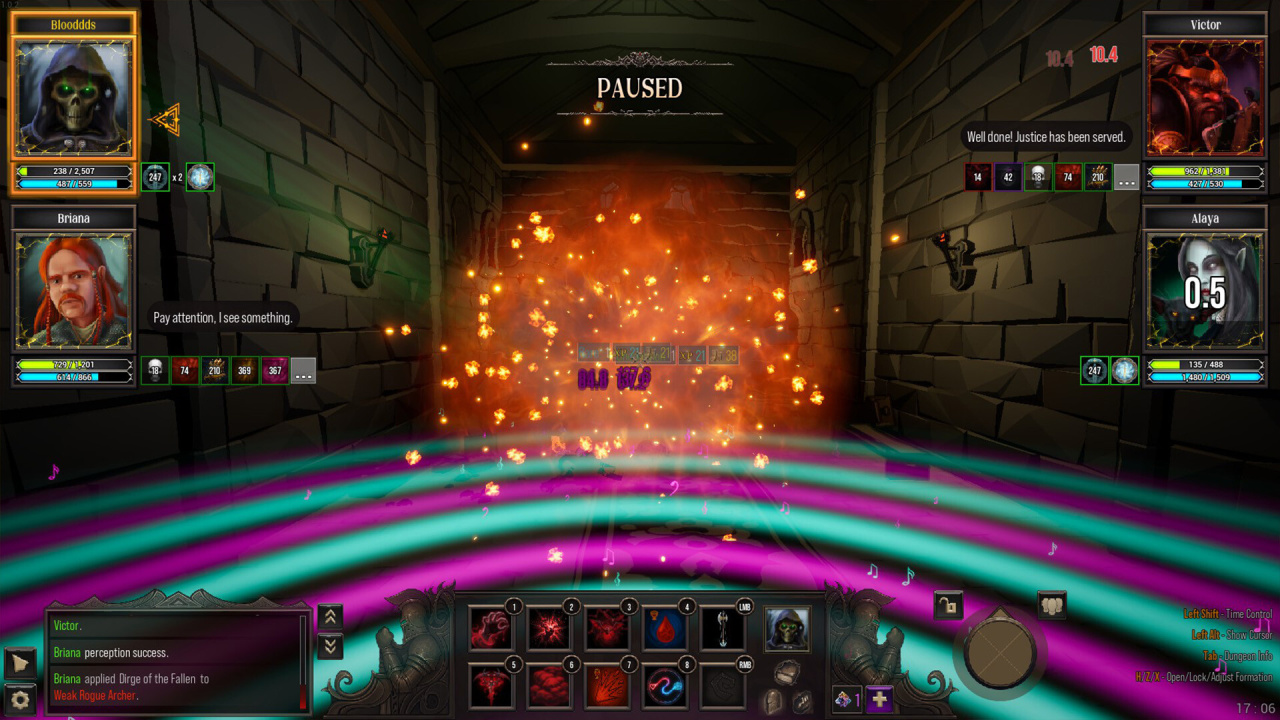The width and height of the screenshot is (1280, 720).
Task: Click the arrow button left of the combat log
Action: coord(20,662)
